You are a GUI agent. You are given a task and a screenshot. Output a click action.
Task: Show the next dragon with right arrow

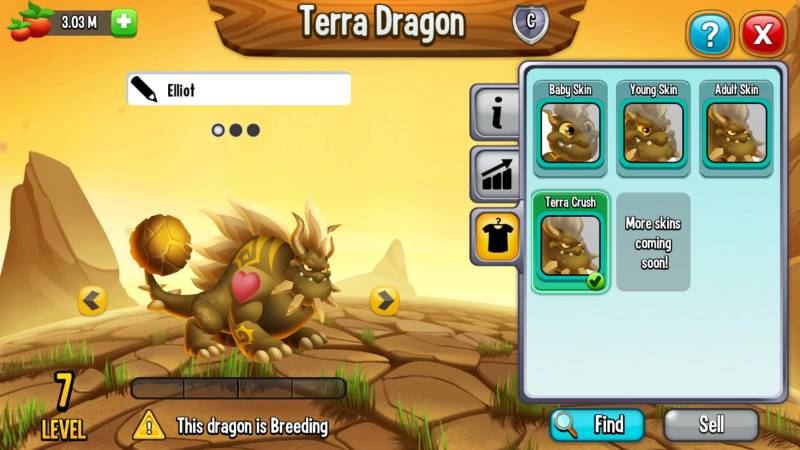click(x=384, y=300)
